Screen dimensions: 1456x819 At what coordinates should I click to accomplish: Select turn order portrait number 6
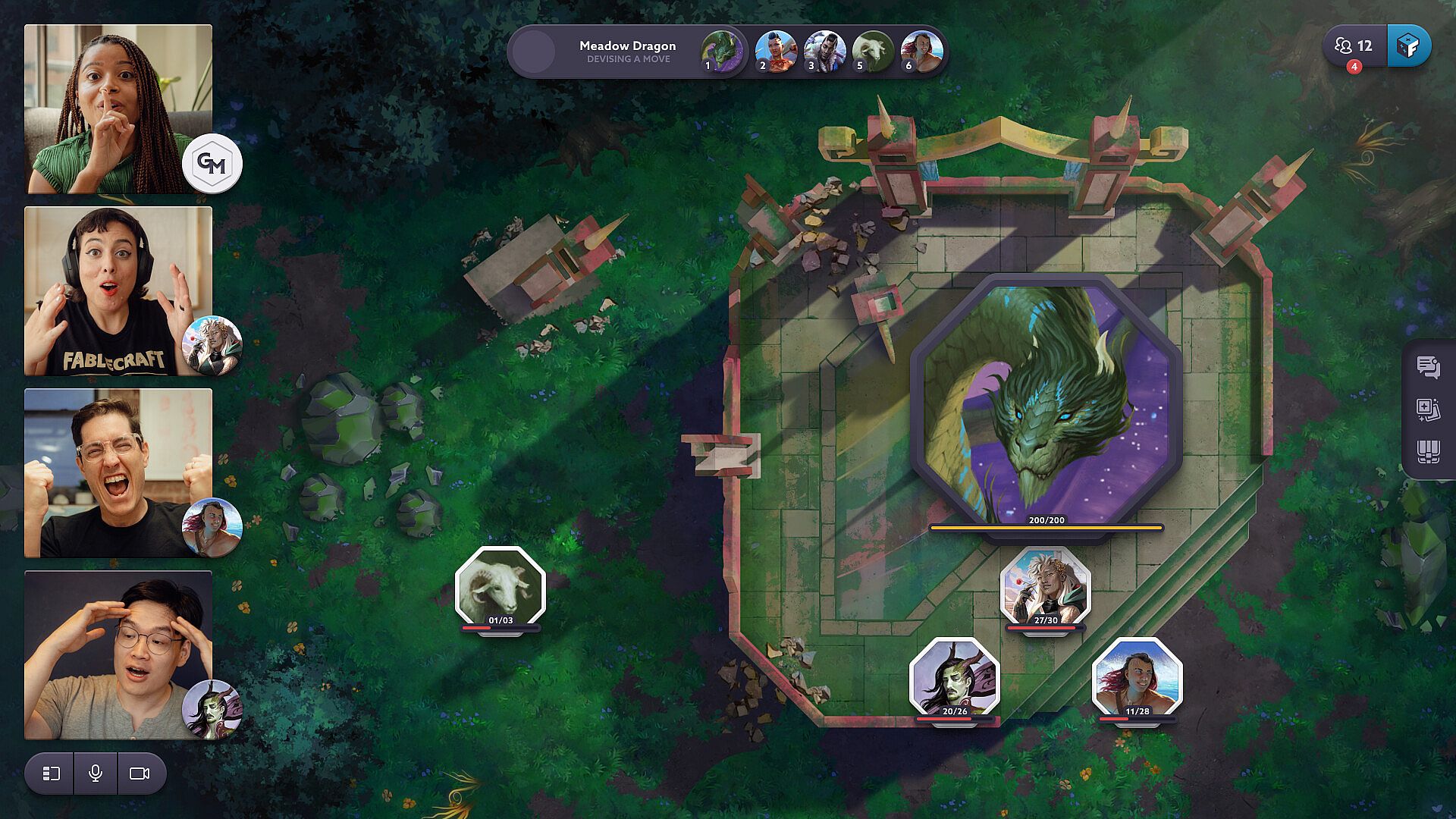[921, 52]
